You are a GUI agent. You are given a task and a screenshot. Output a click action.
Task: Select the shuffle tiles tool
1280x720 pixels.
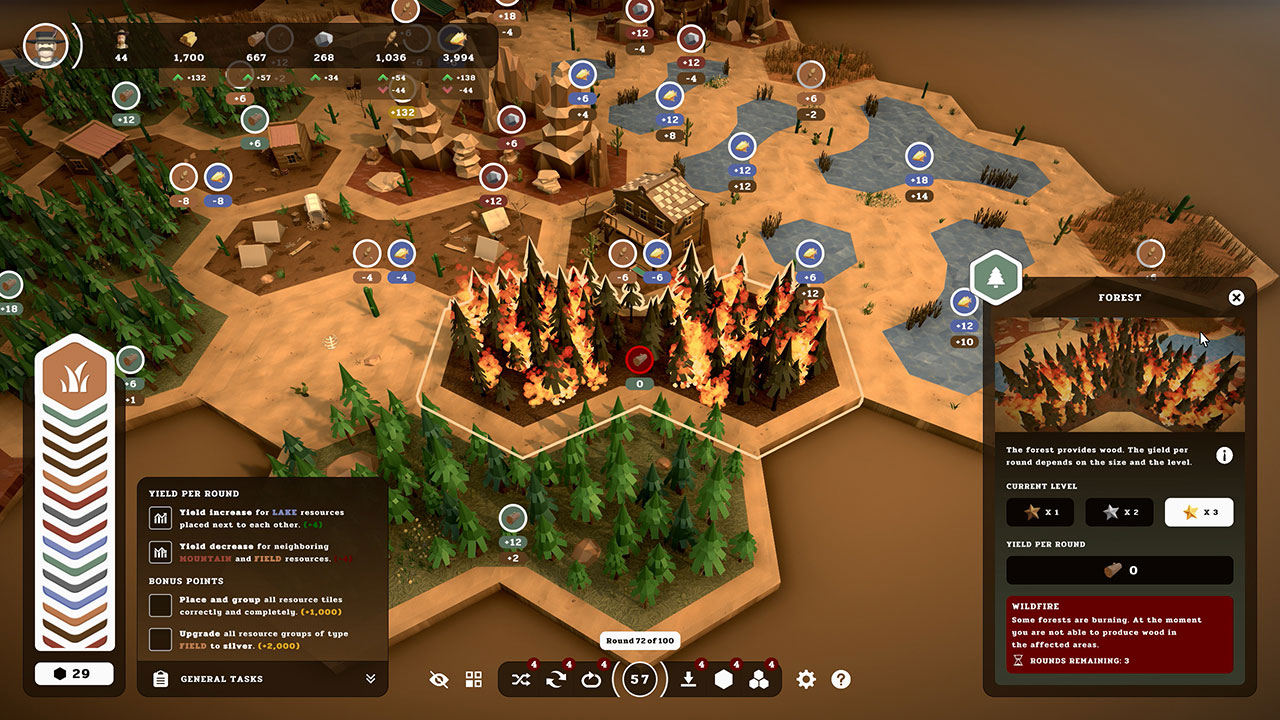520,679
